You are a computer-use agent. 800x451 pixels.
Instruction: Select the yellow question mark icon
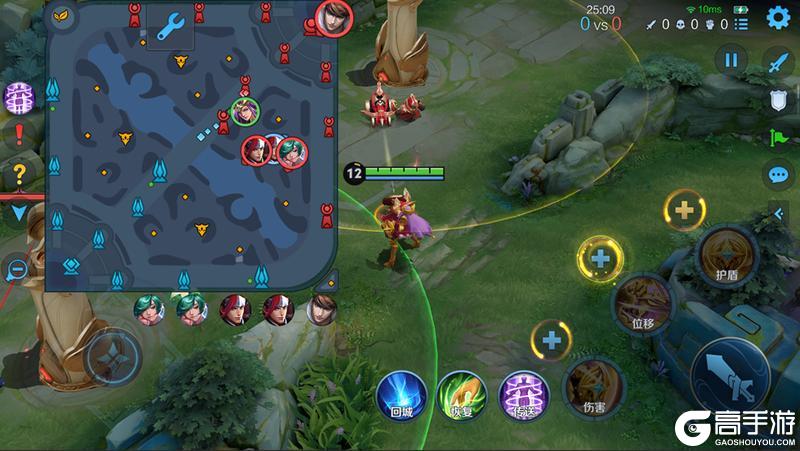19,172
